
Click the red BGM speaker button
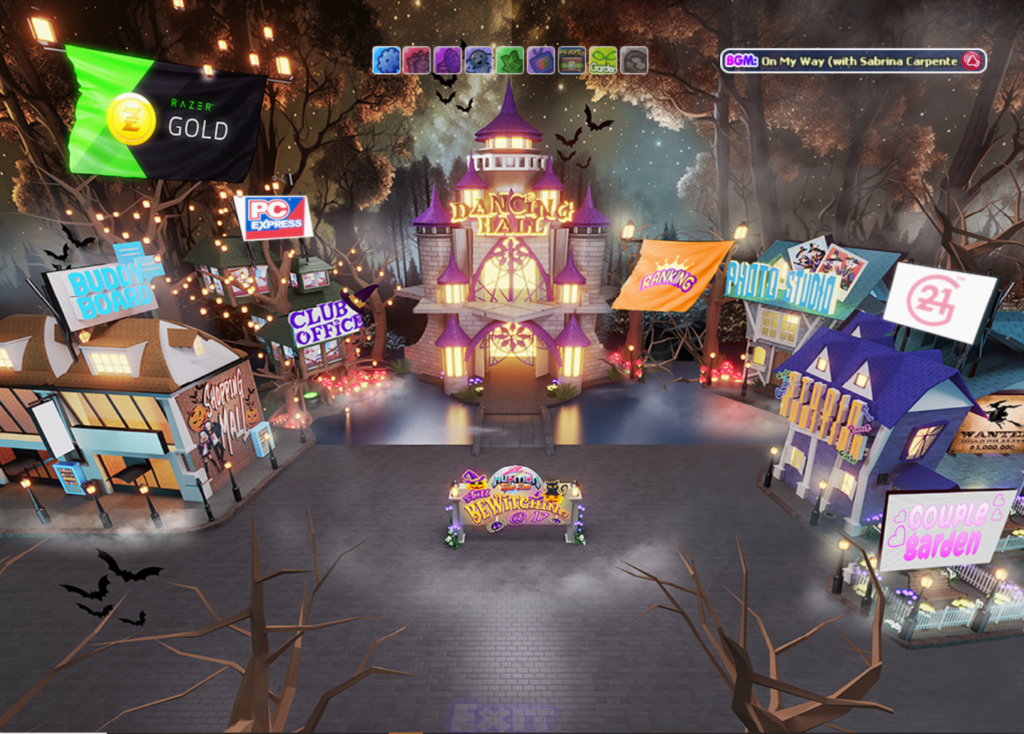pos(970,61)
